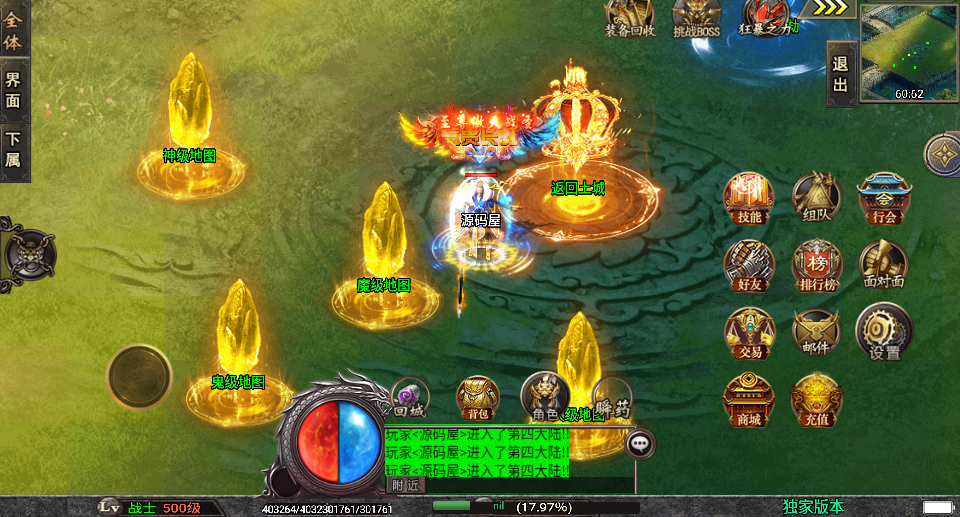Click the 退出 exit button
Screen dimensions: 960x517
(840, 74)
